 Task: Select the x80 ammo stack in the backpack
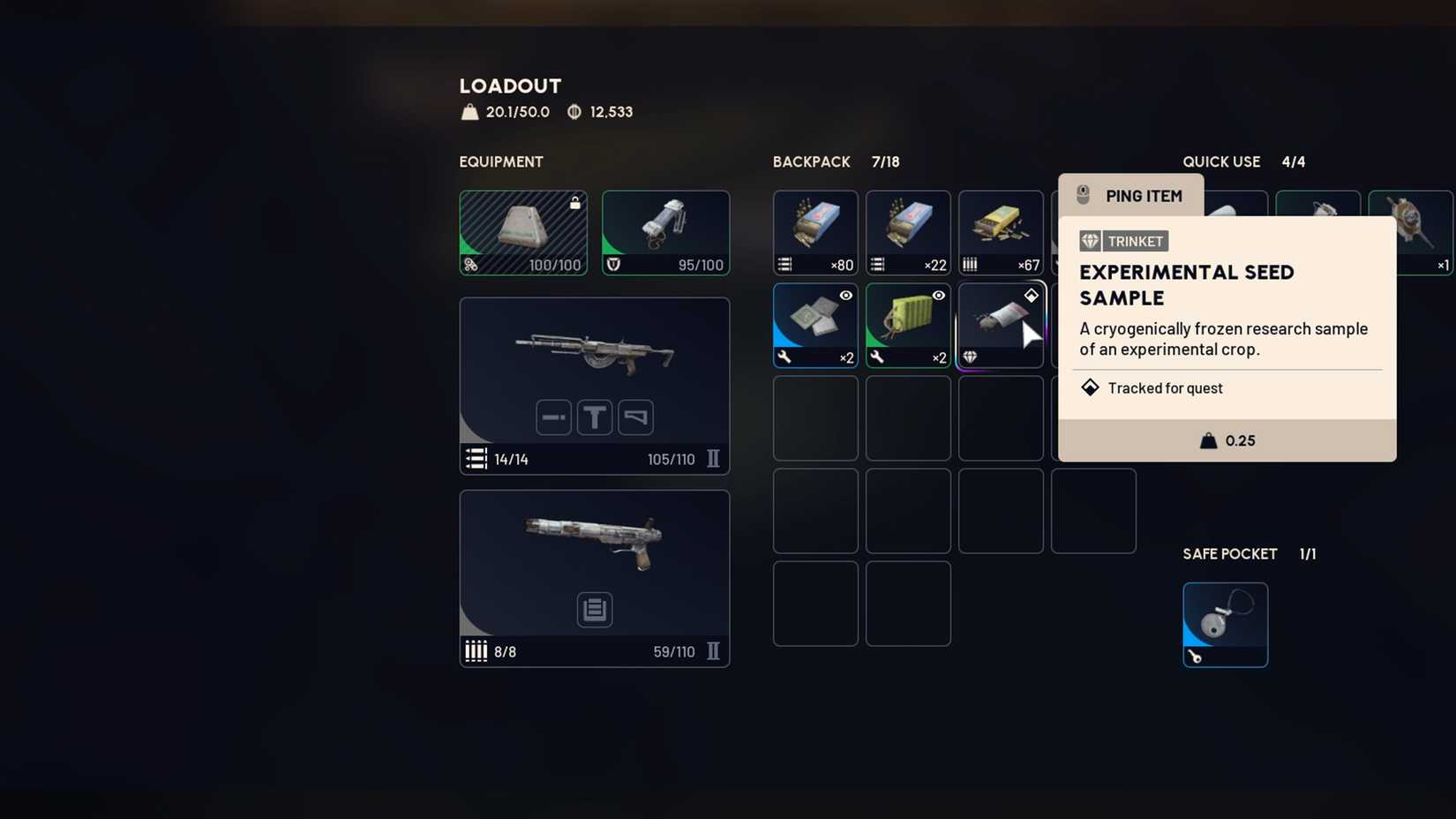pos(814,232)
